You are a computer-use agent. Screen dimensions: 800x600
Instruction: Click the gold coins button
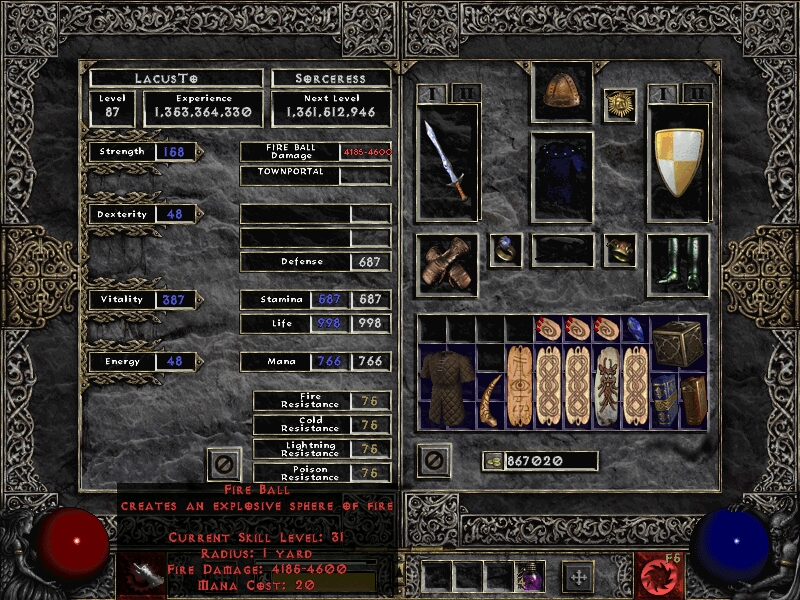[492, 461]
